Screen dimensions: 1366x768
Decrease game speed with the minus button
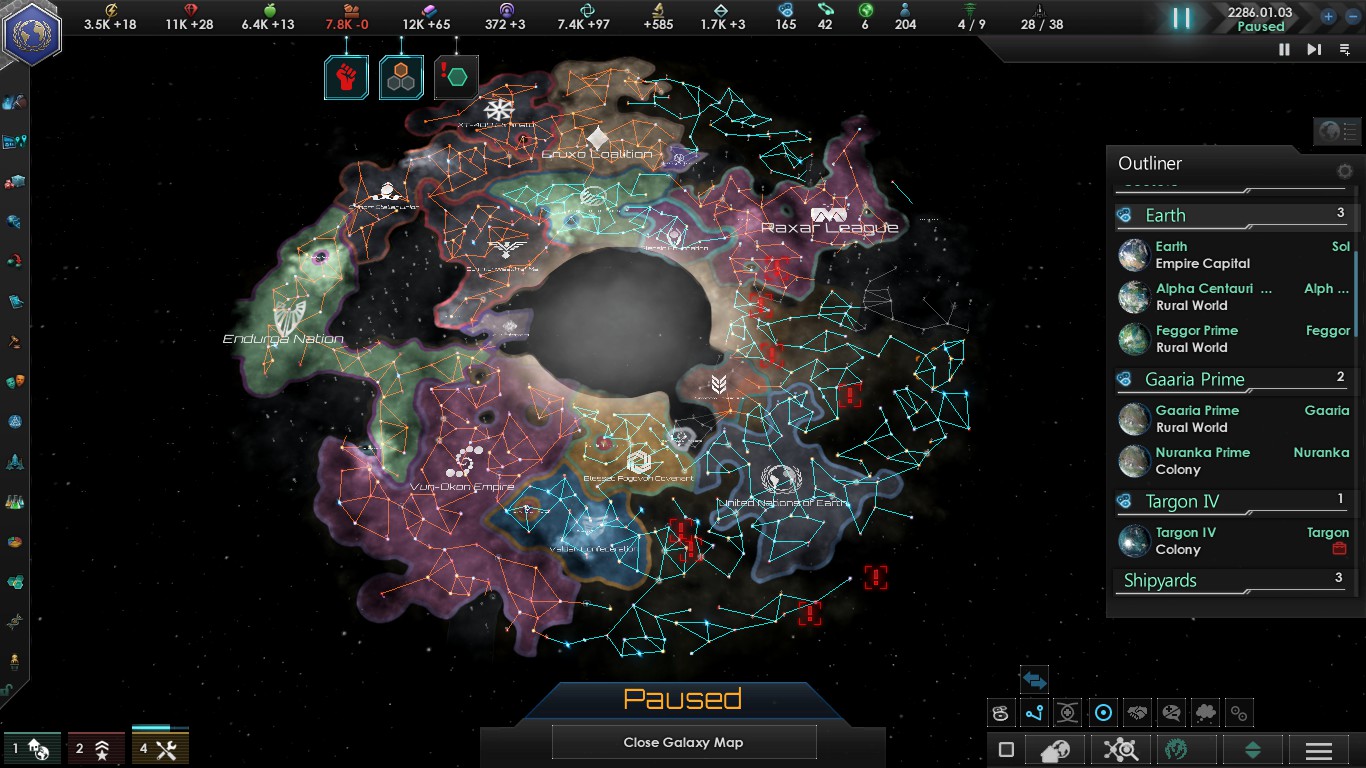coord(1352,16)
